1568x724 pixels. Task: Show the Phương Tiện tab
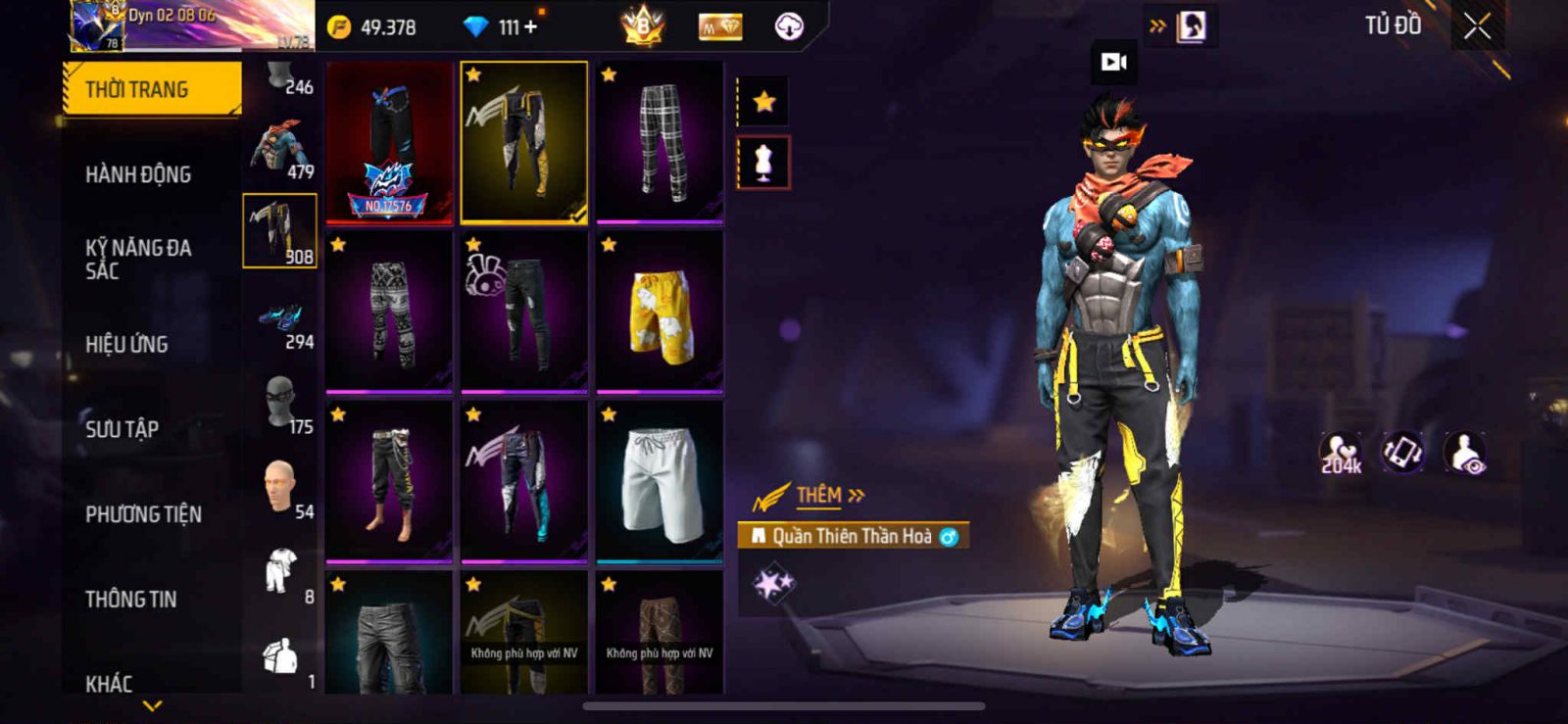point(143,513)
